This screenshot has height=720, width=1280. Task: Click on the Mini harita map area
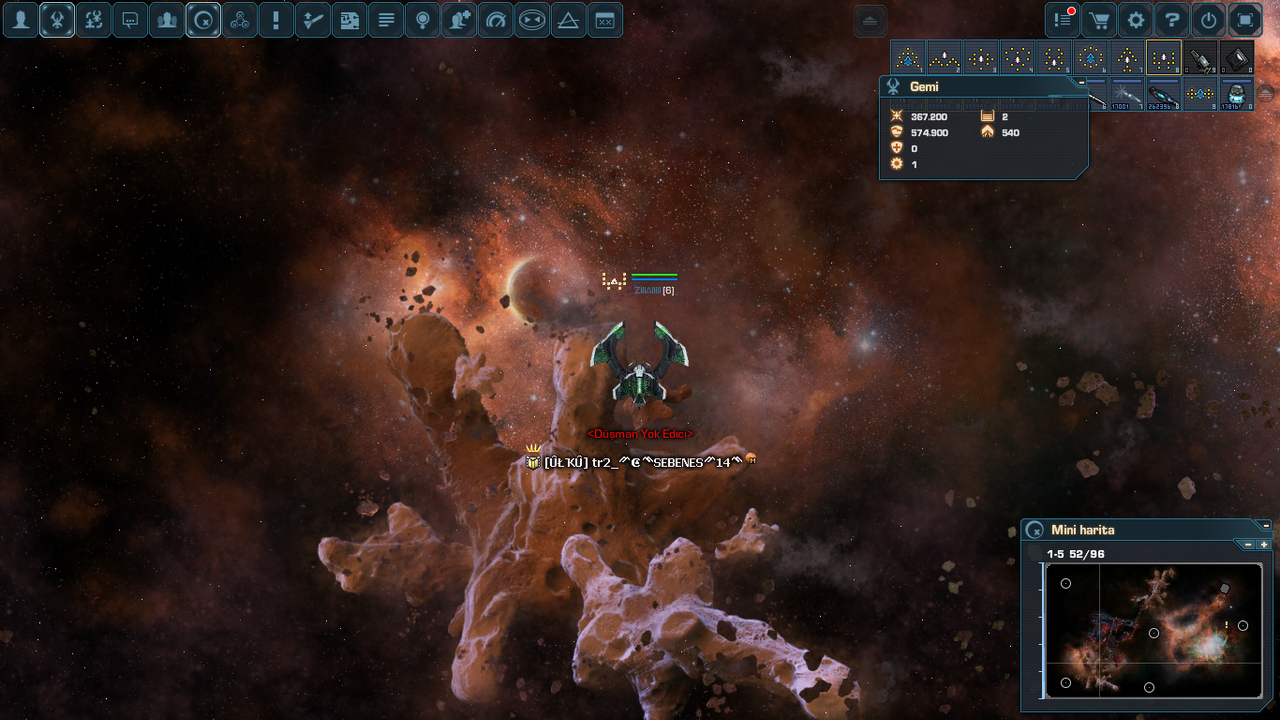coord(1152,630)
